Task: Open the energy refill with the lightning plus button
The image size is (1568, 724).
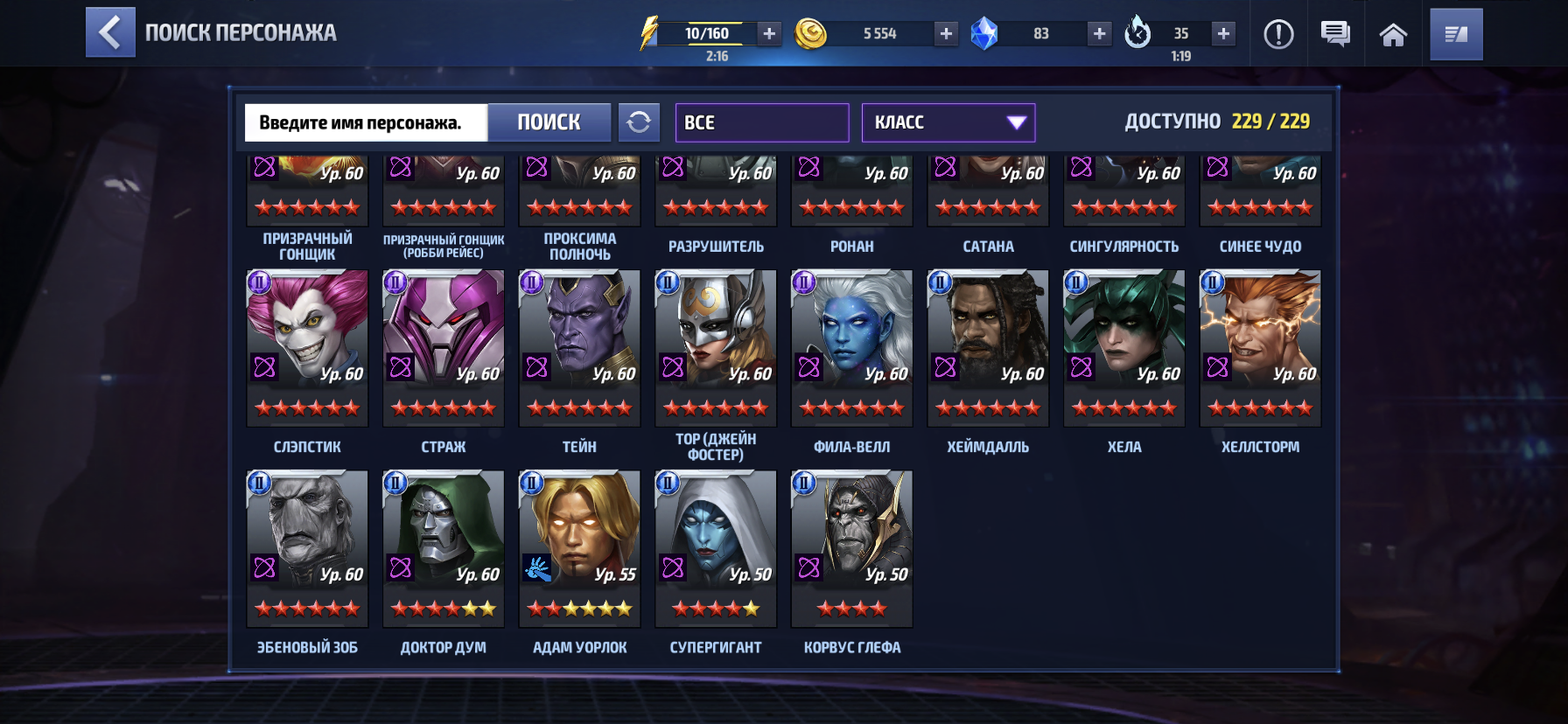Action: tap(768, 35)
